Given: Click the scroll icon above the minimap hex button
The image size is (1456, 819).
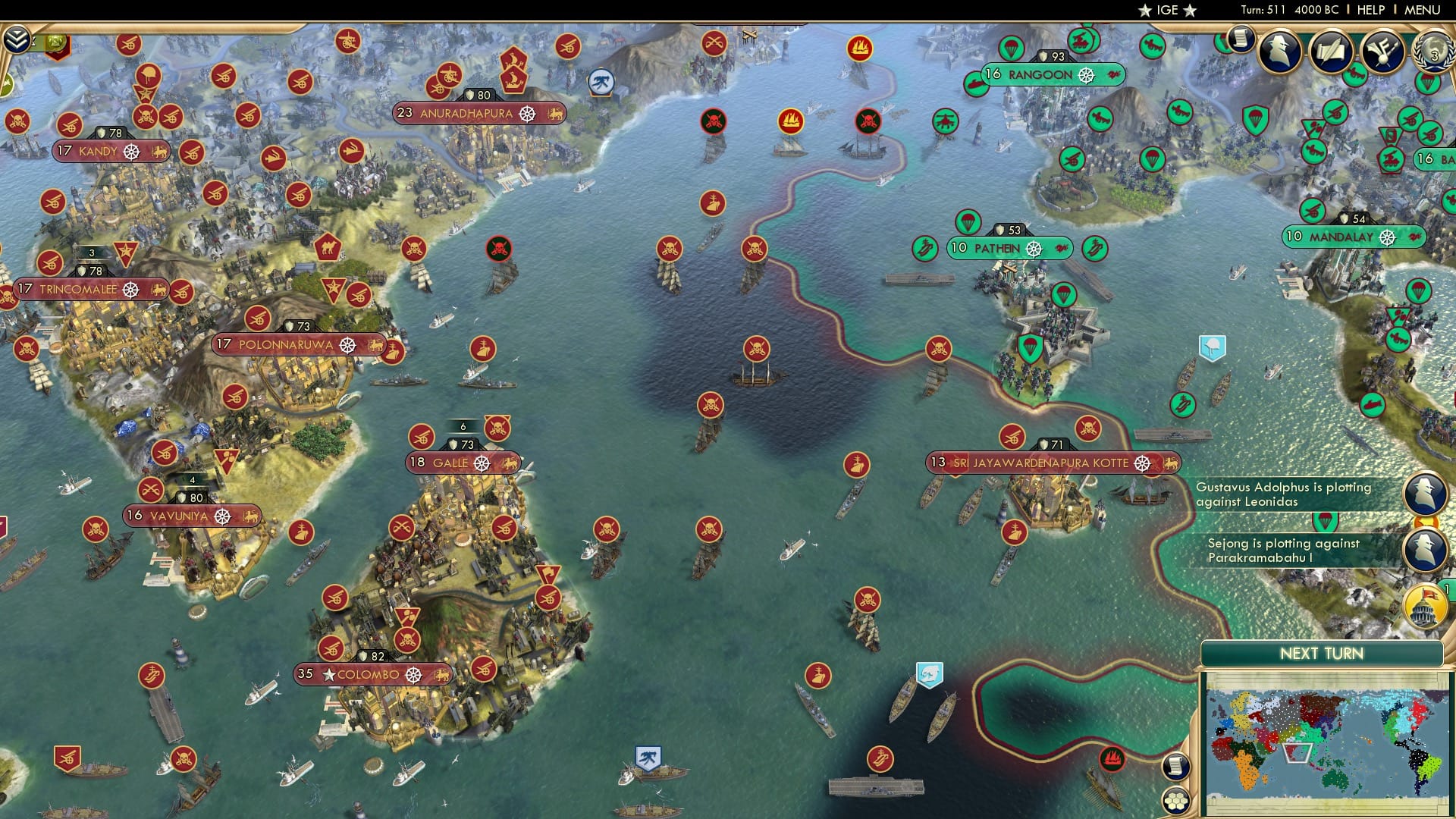Looking at the screenshot, I should click(1178, 768).
